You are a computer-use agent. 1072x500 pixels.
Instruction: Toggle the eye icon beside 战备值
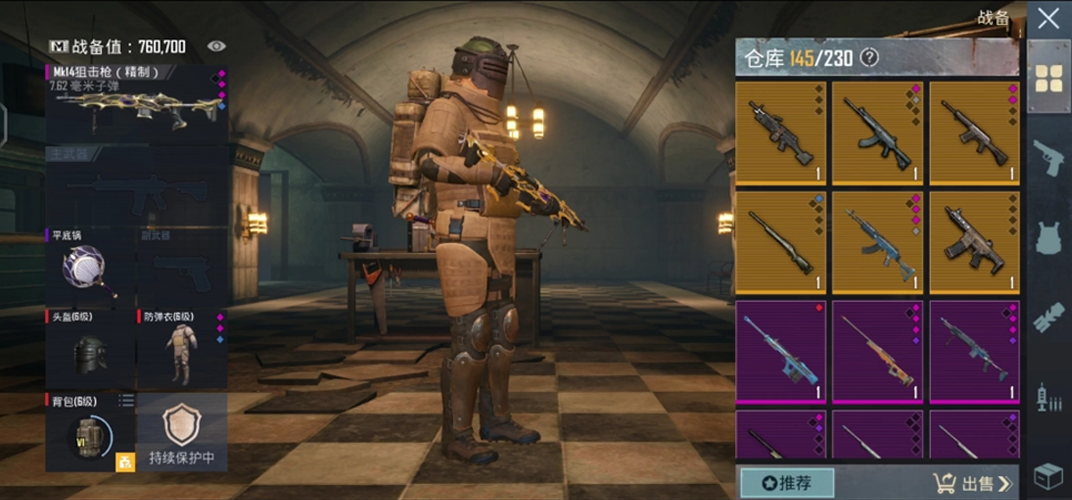point(216,46)
